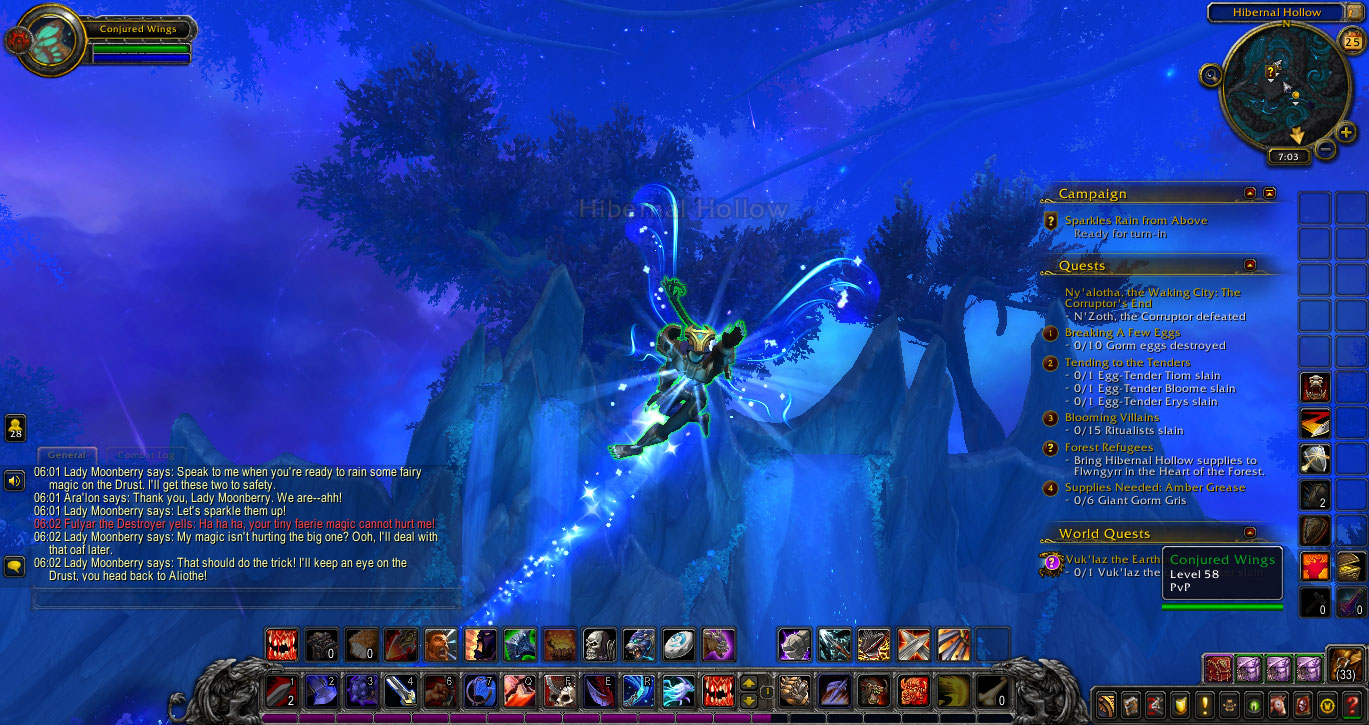Collapse the Quests tracker section
This screenshot has height=725, width=1369.
tap(1249, 265)
